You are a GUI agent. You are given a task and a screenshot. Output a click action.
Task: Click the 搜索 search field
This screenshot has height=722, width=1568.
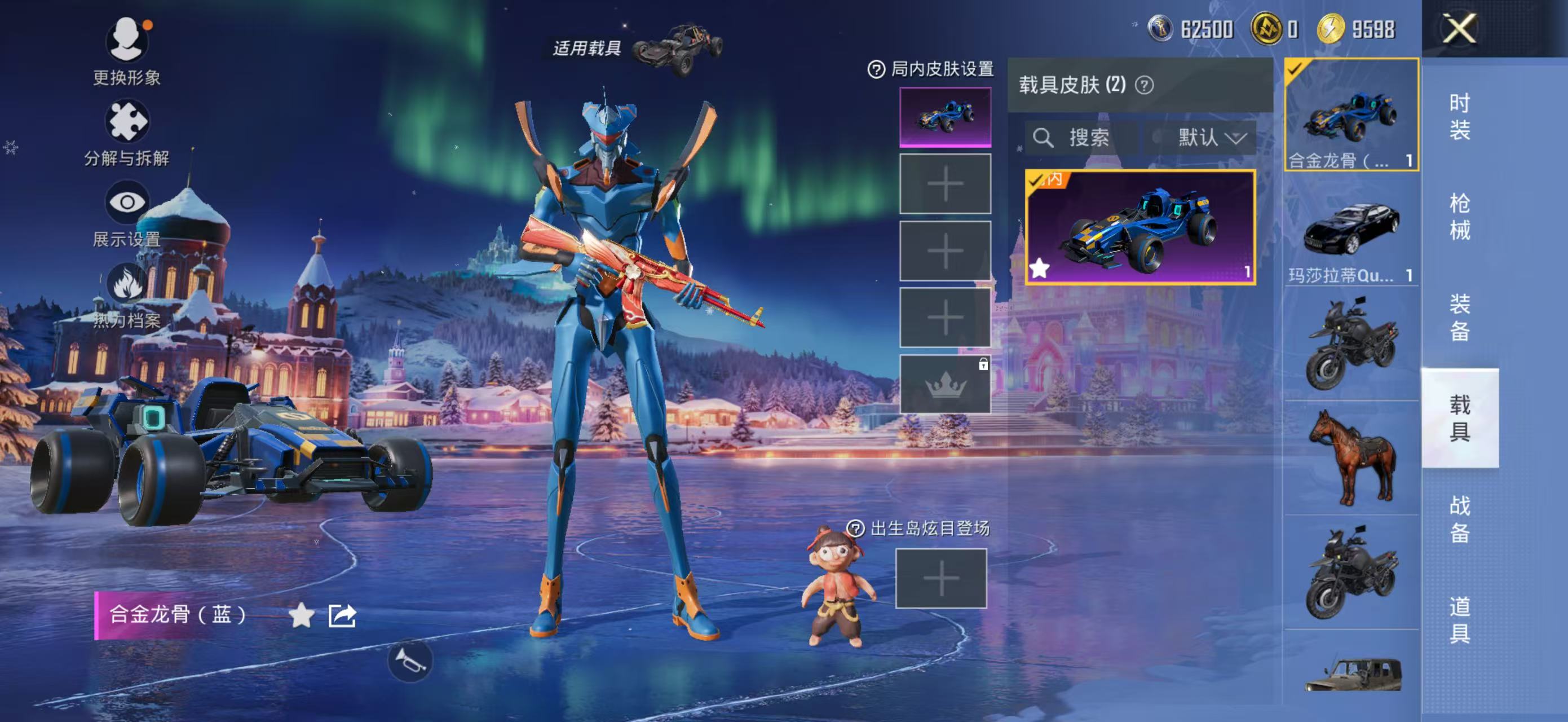pyautogui.click(x=1081, y=138)
